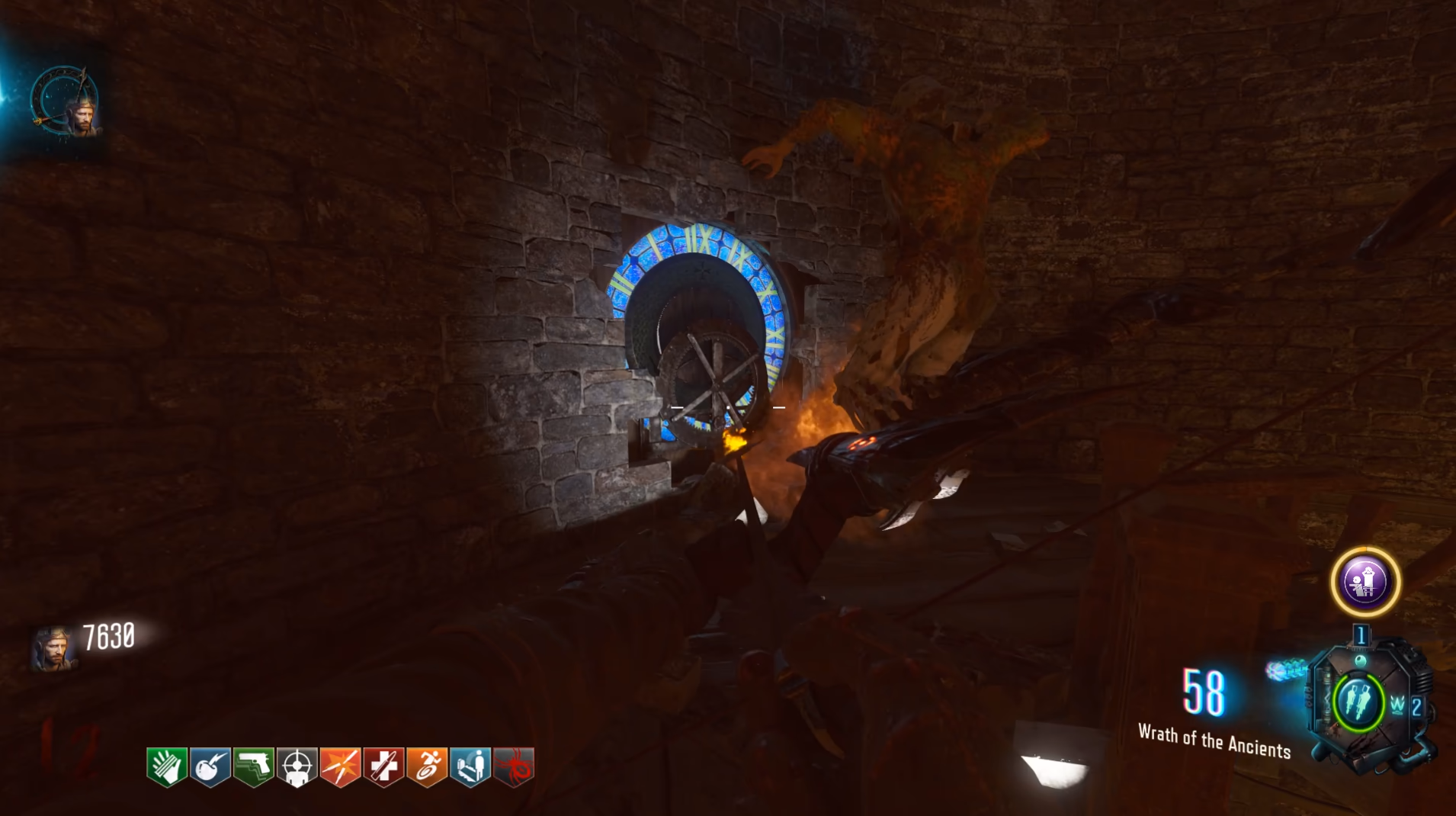Viewport: 1456px width, 816px height.
Task: Select the blue cherry perk icon
Action: coord(210,766)
